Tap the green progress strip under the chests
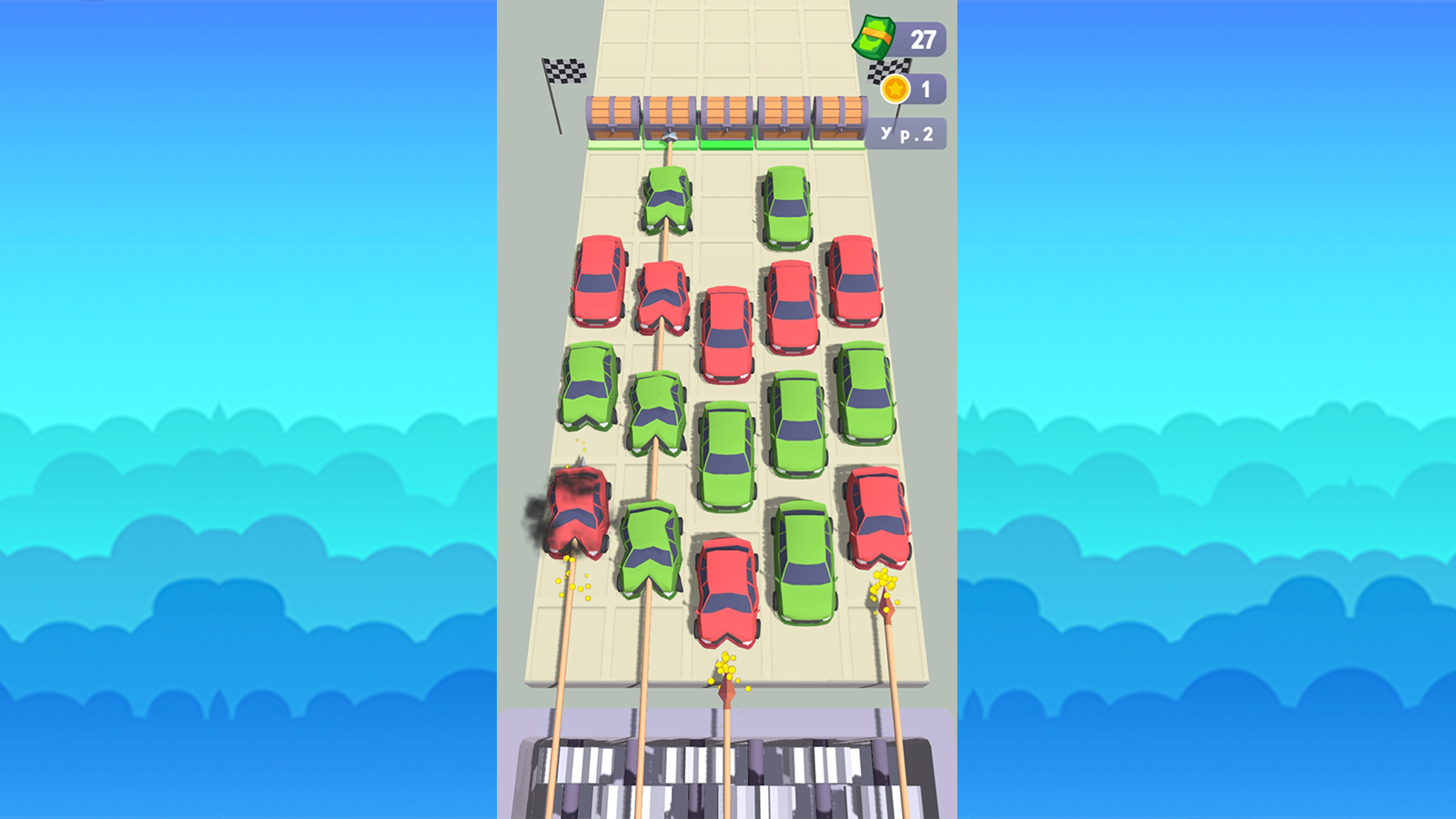 pos(726,143)
